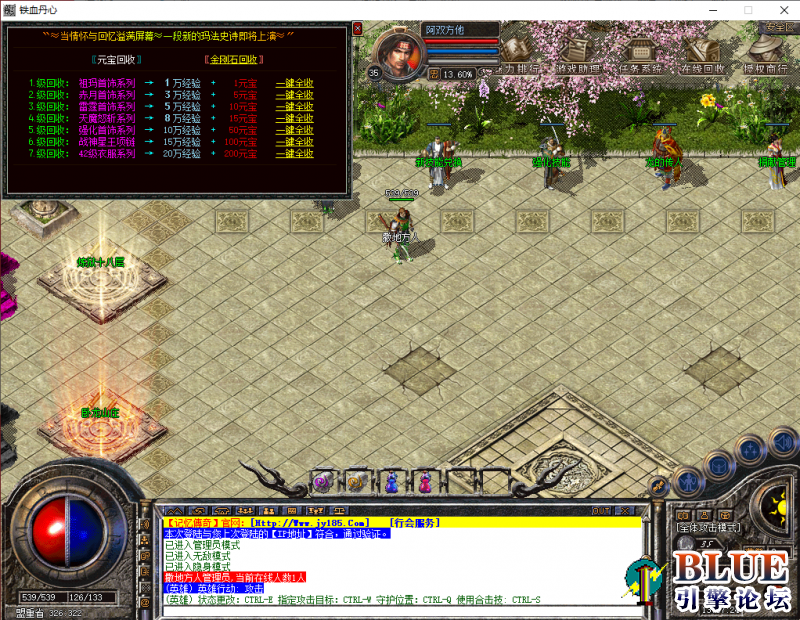The image size is (800, 620).
Task: Click the sun day-night indicator
Action: [x=773, y=500]
